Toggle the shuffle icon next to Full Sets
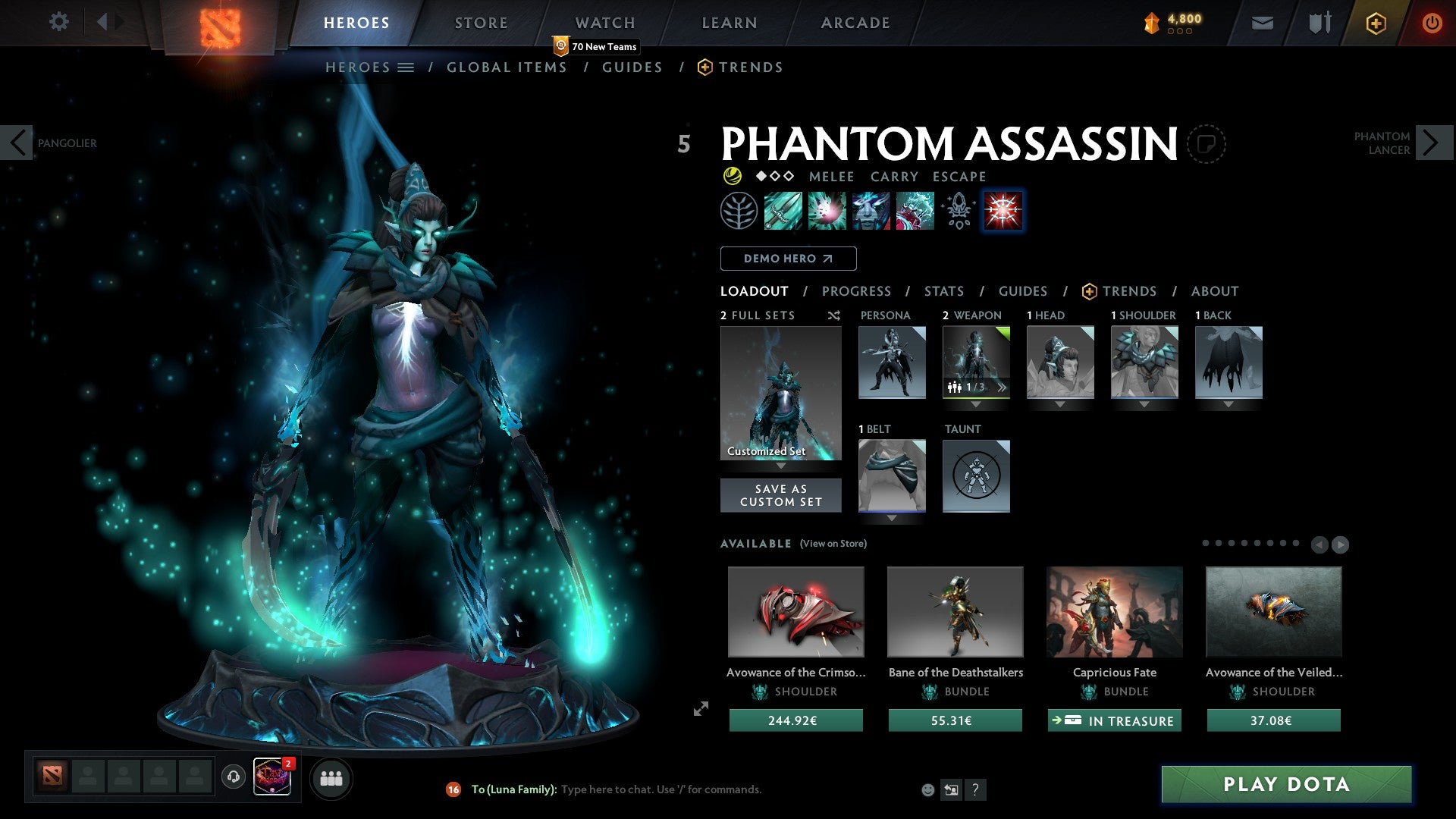The image size is (1456, 819). [833, 315]
